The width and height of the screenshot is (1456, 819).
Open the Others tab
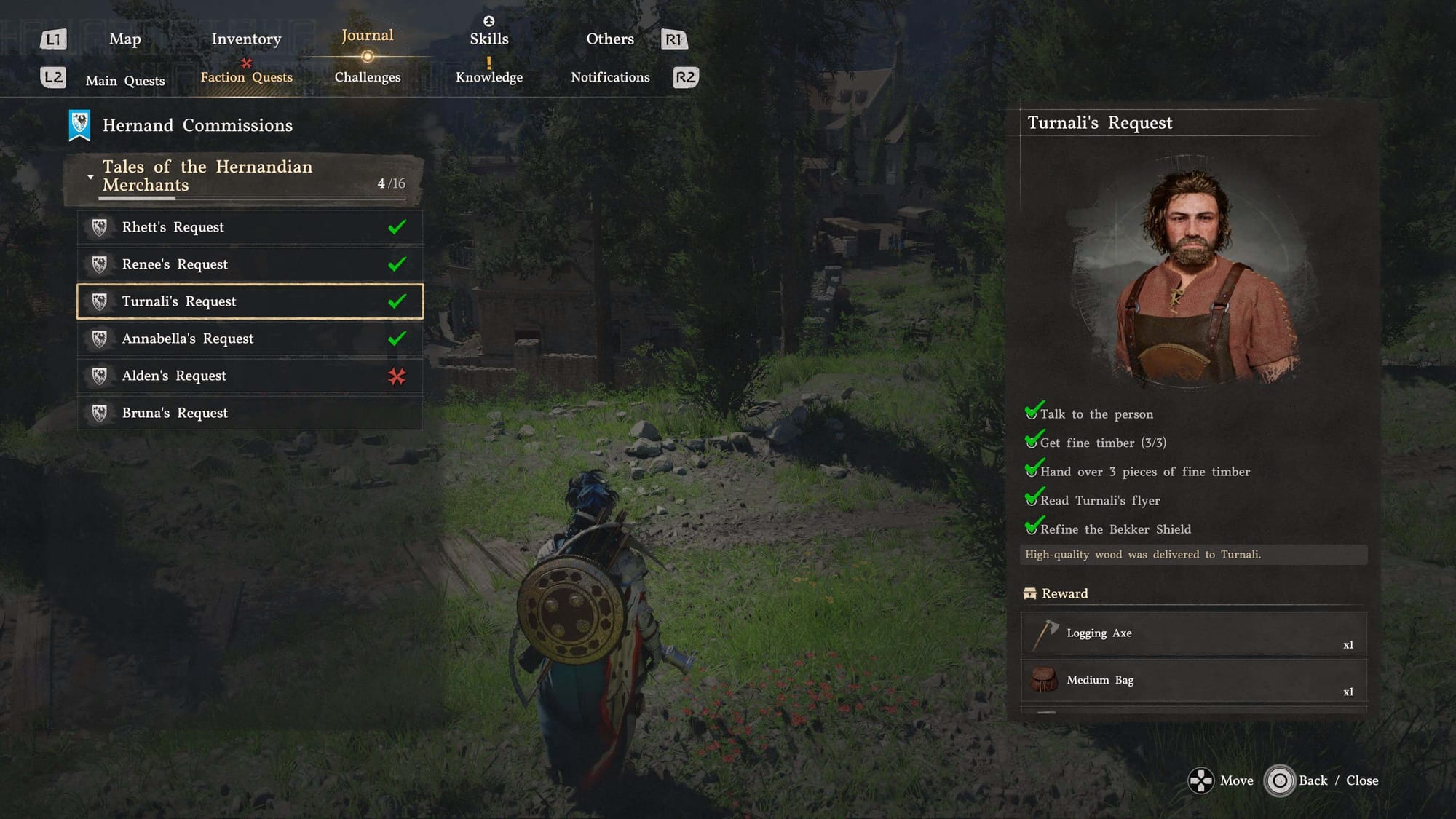610,39
